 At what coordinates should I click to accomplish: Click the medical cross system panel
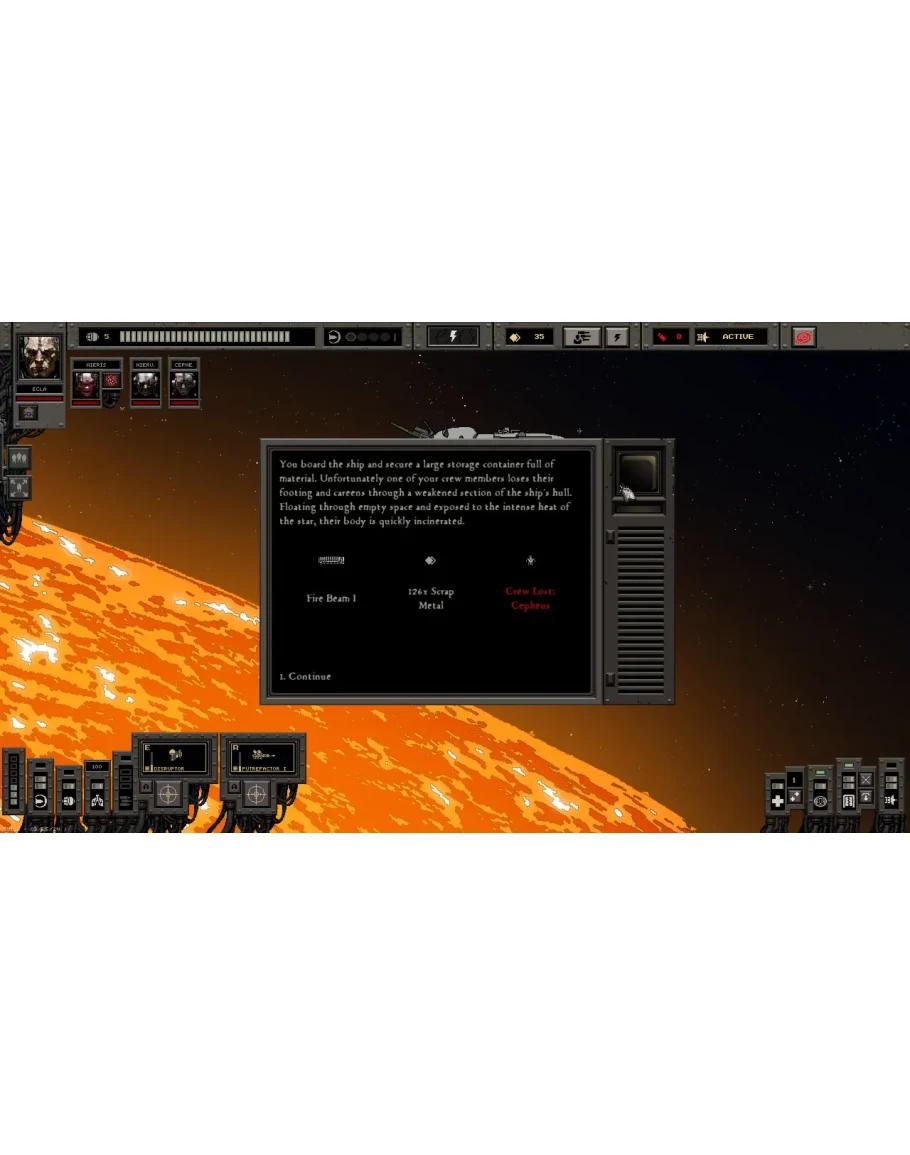click(x=777, y=801)
